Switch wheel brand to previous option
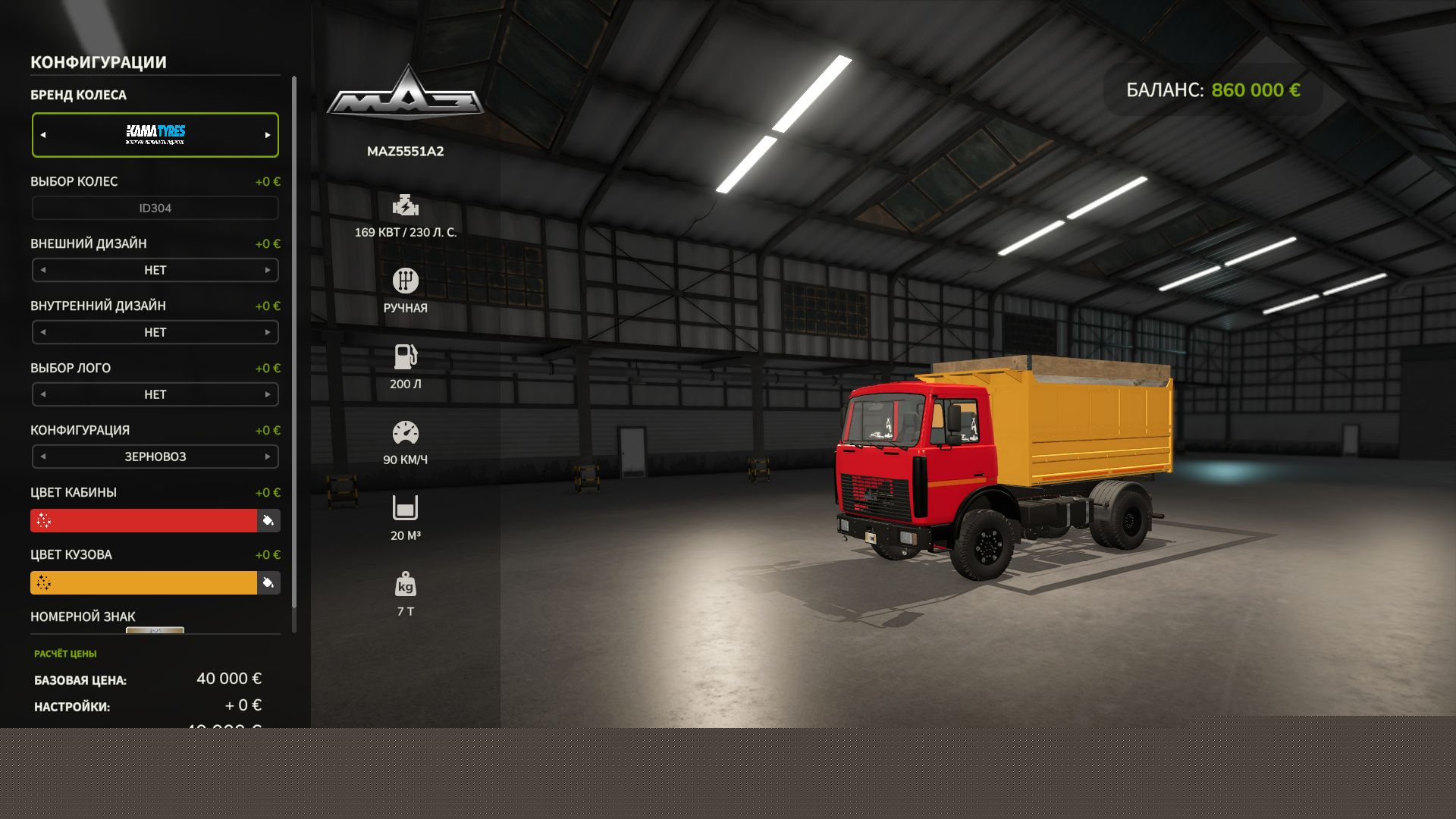1456x819 pixels. [x=43, y=135]
